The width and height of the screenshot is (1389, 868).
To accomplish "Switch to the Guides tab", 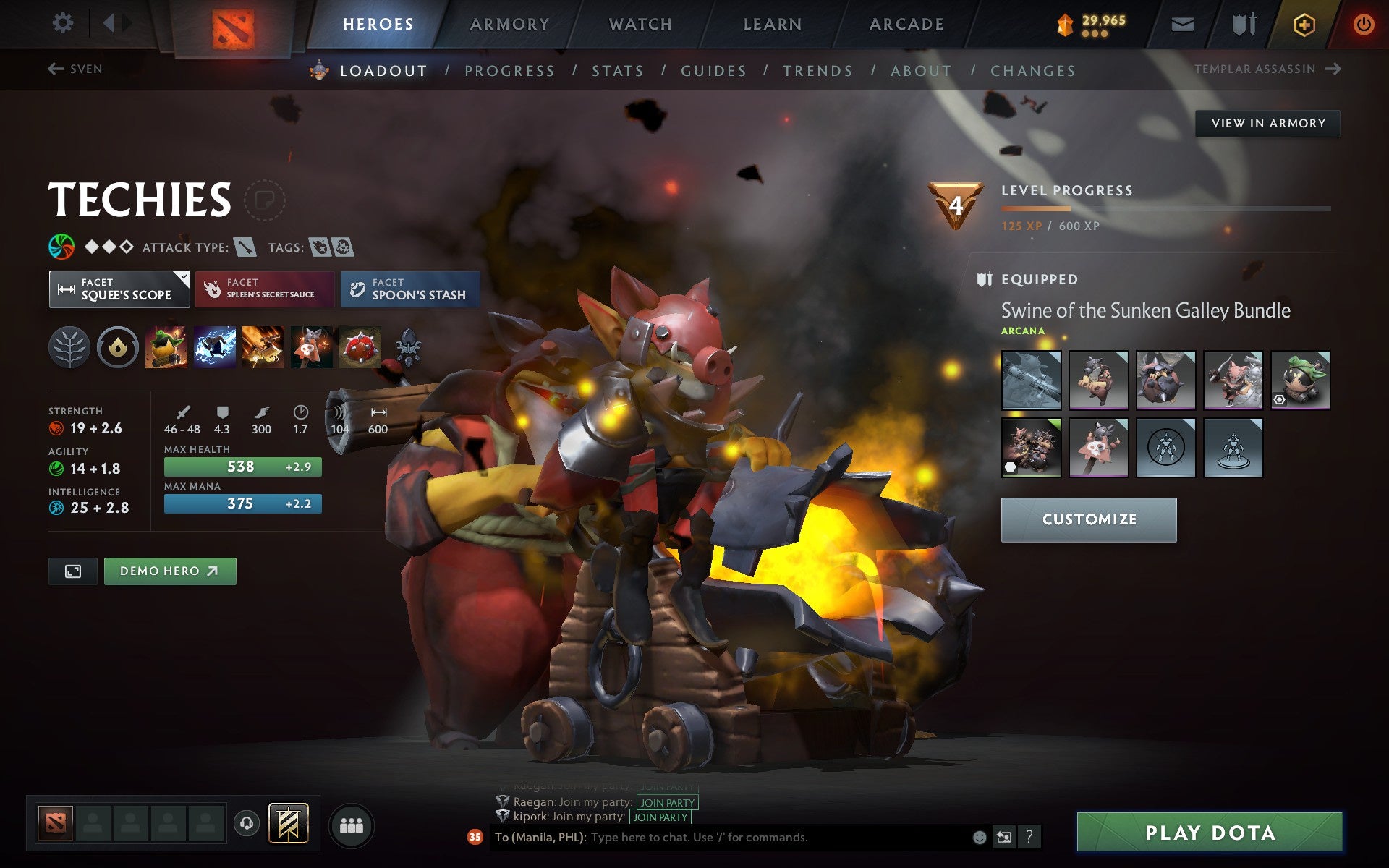I will click(713, 71).
